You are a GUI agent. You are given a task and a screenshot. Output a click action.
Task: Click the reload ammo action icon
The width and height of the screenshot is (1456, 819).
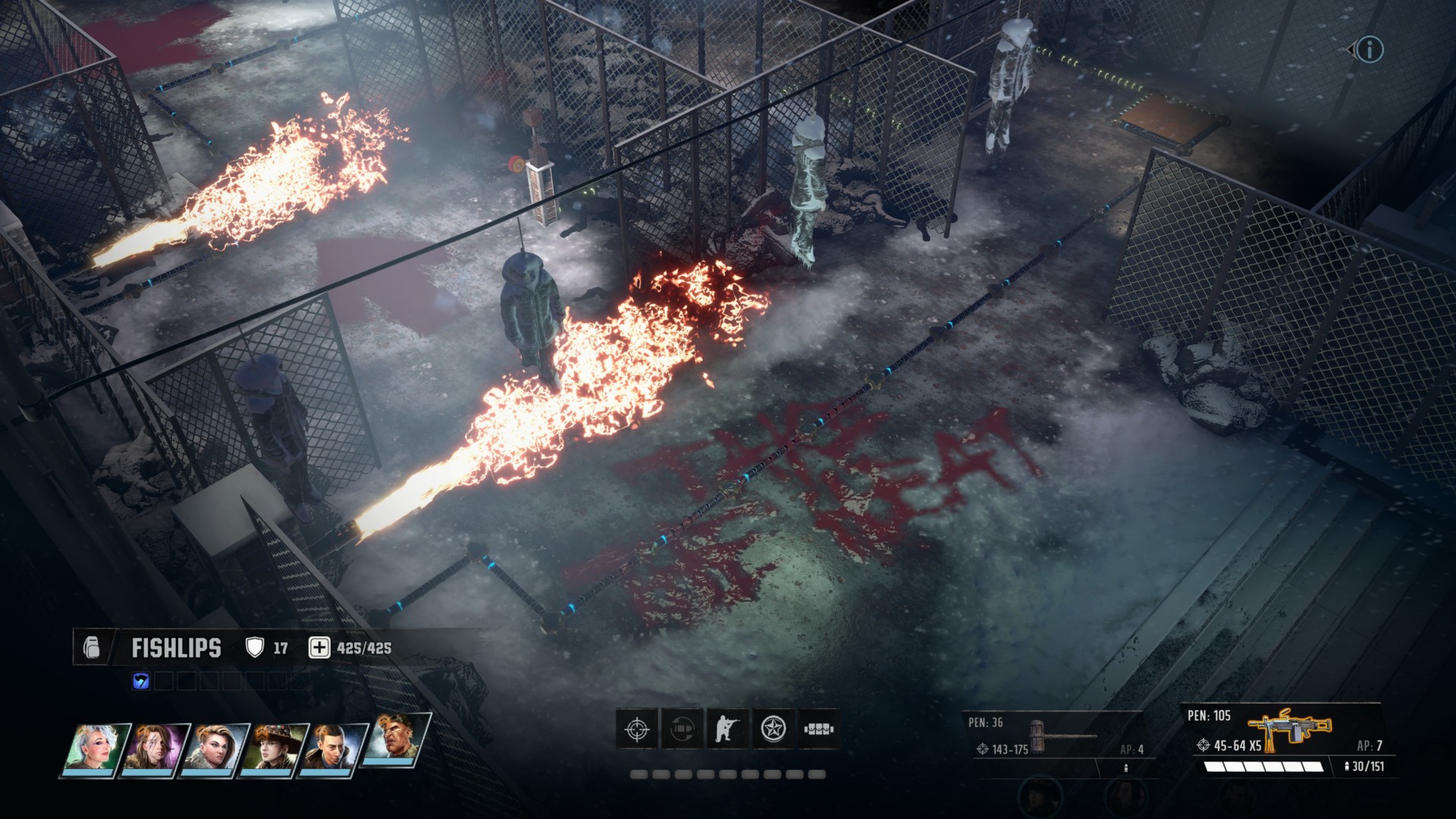point(682,730)
